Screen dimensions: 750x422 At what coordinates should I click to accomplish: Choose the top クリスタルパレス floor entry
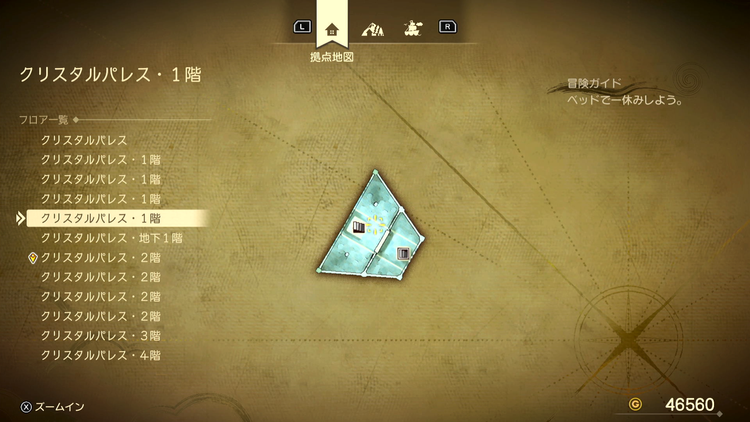click(x=84, y=140)
